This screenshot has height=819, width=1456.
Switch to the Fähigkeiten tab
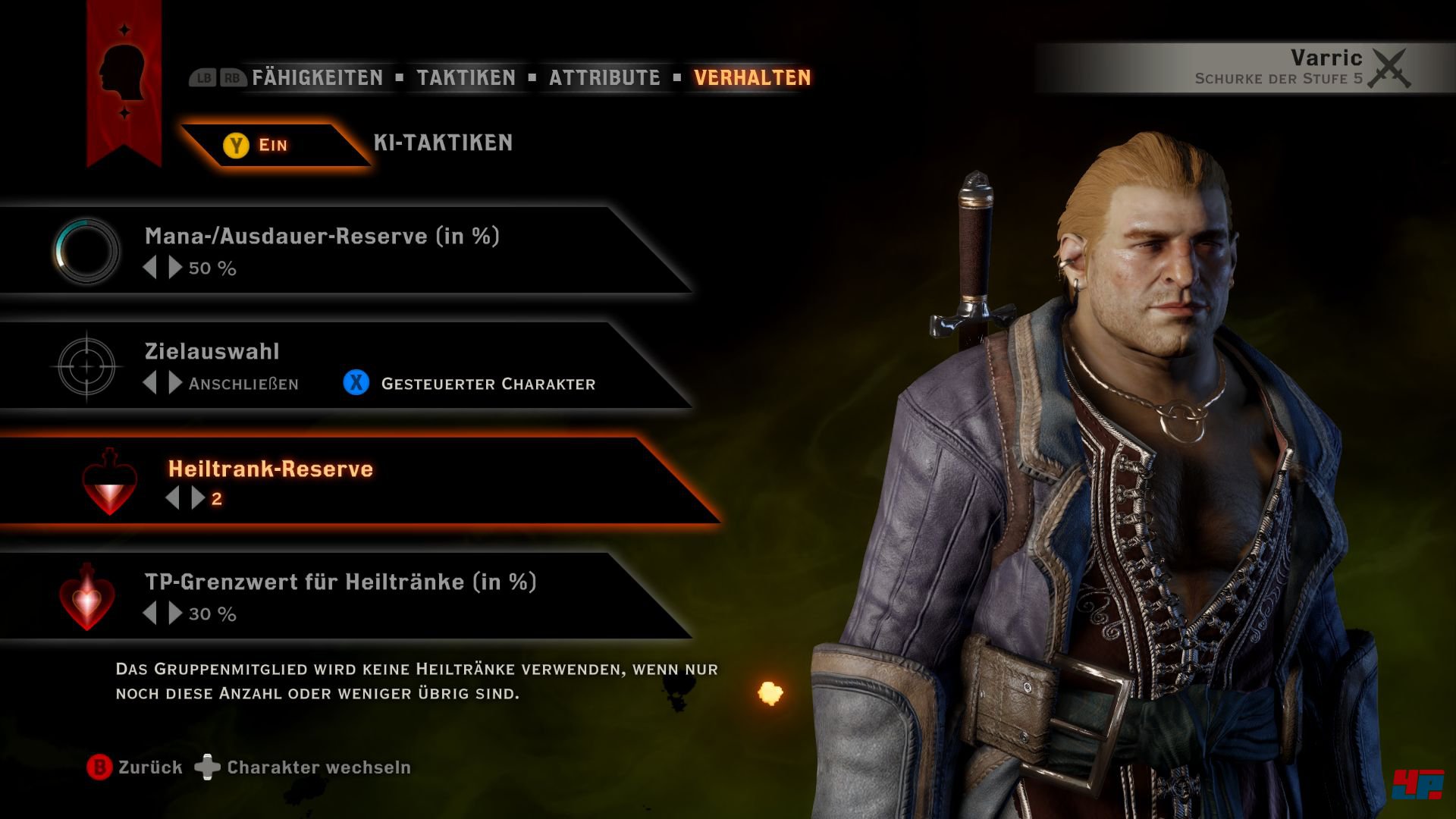pos(317,77)
